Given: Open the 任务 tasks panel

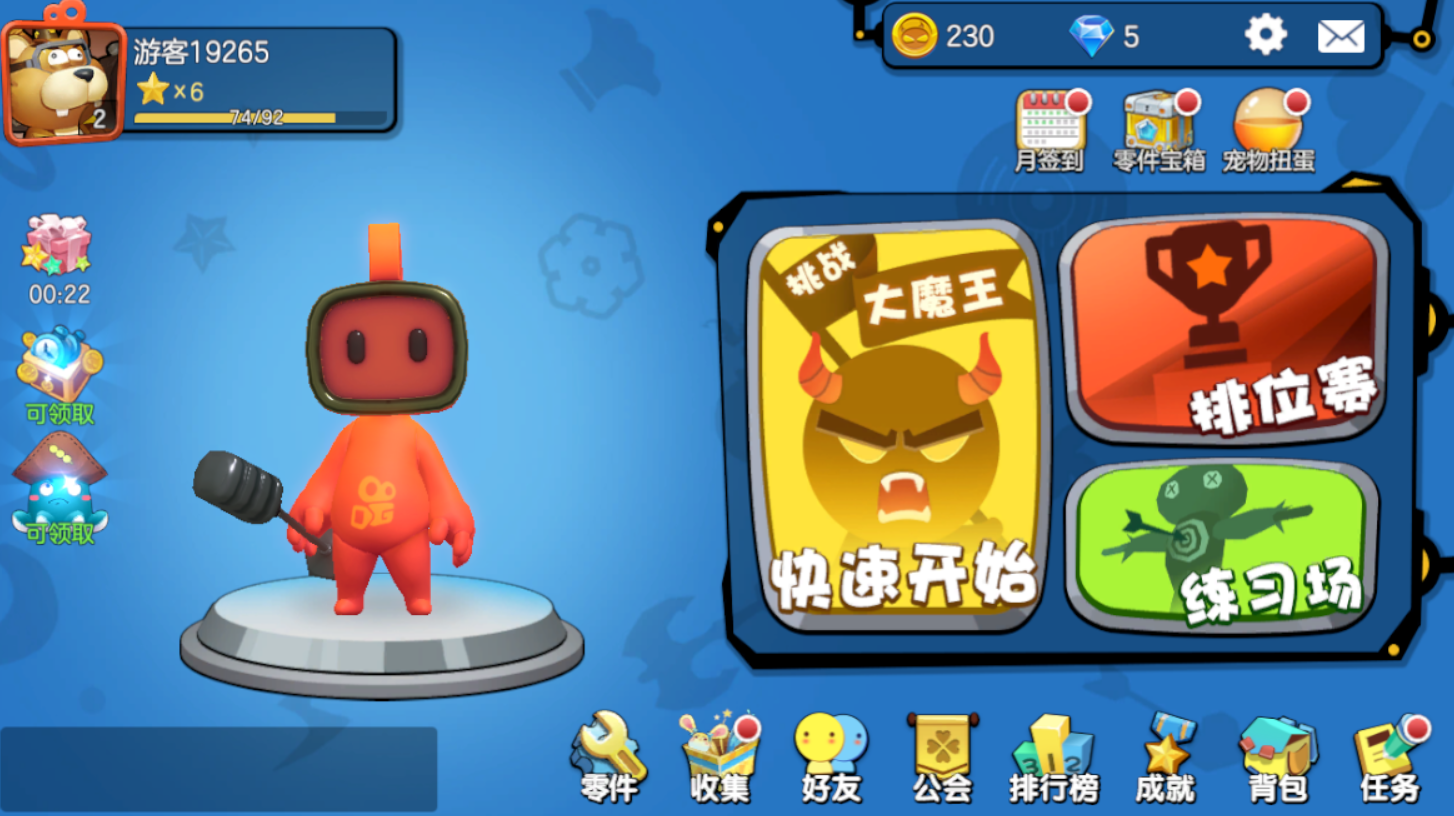Looking at the screenshot, I should [x=1388, y=755].
